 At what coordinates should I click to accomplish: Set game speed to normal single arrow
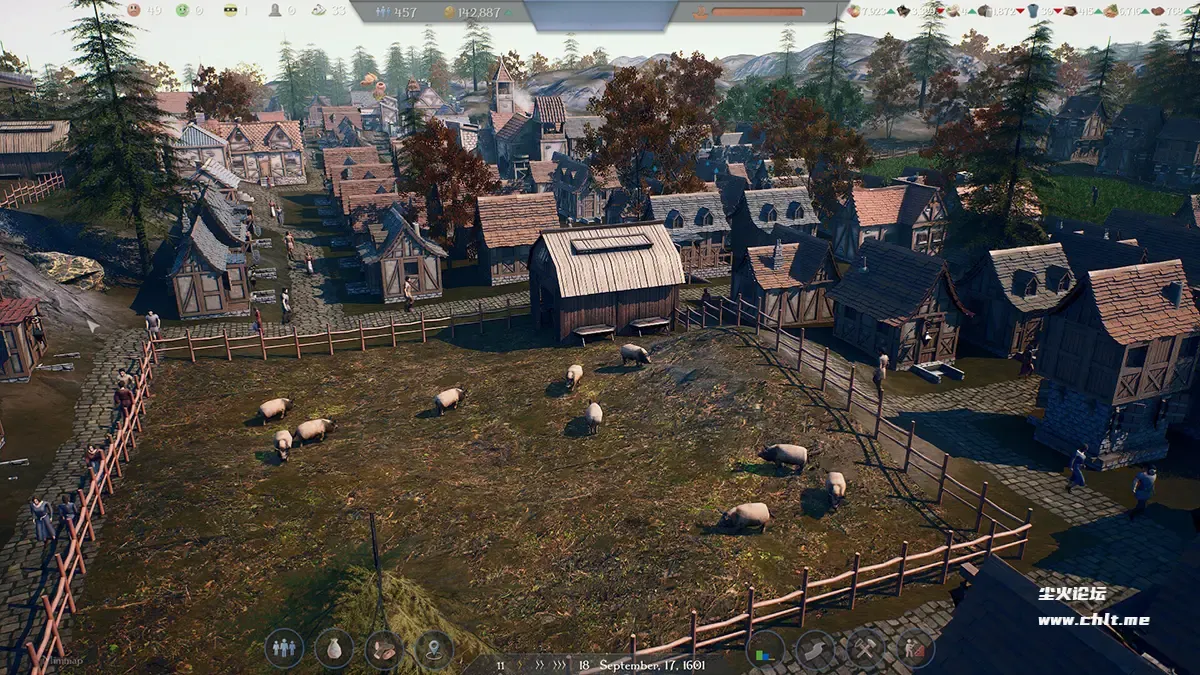(519, 664)
